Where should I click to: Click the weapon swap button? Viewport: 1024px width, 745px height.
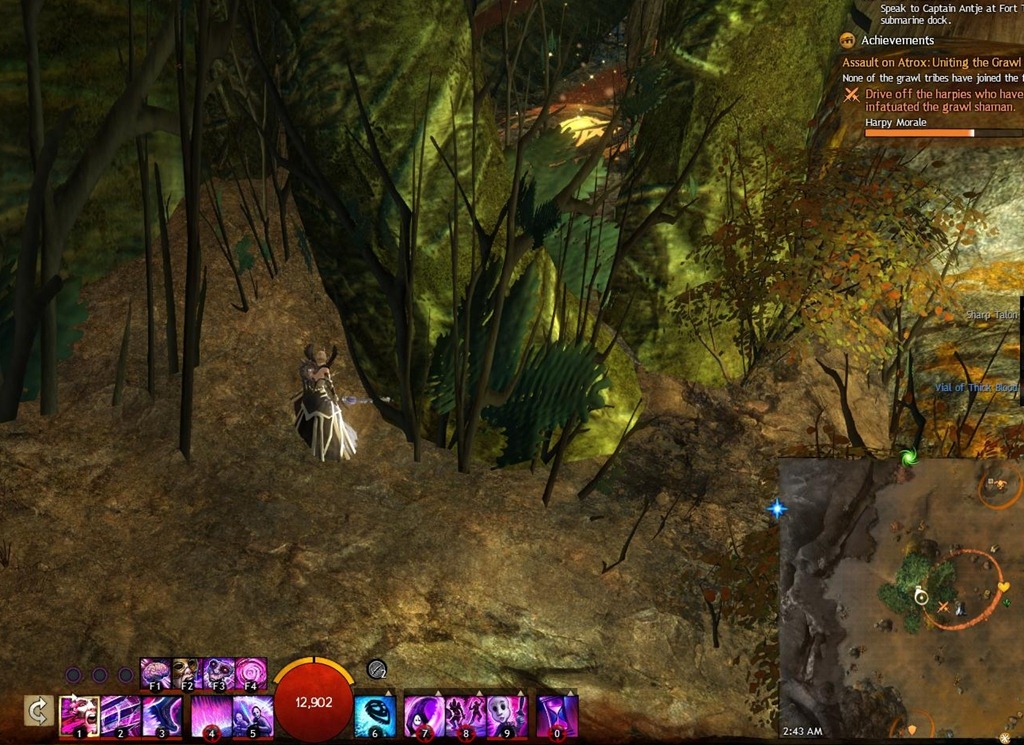(38, 711)
